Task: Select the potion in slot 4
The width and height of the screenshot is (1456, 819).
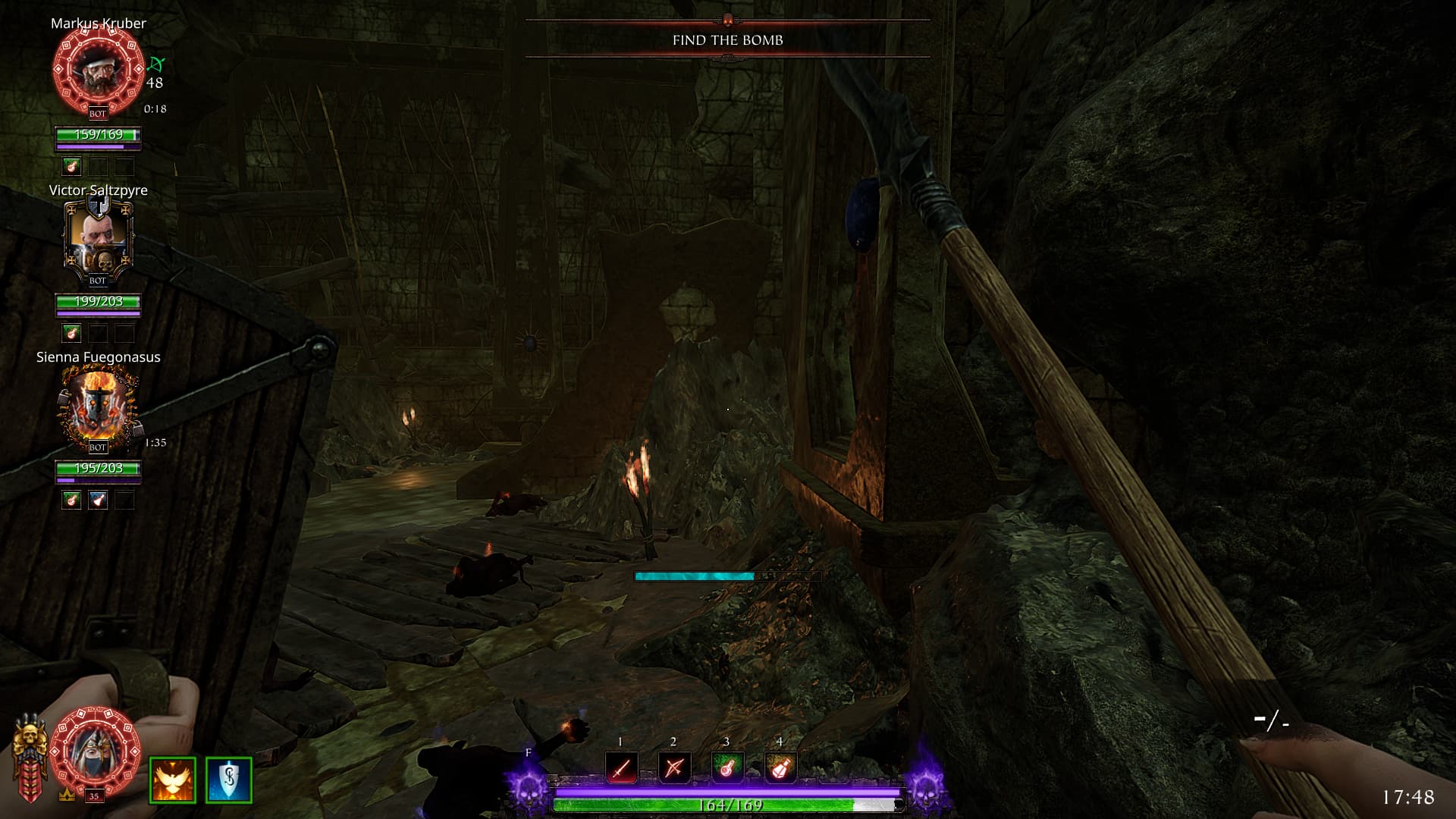Action: coord(780,768)
